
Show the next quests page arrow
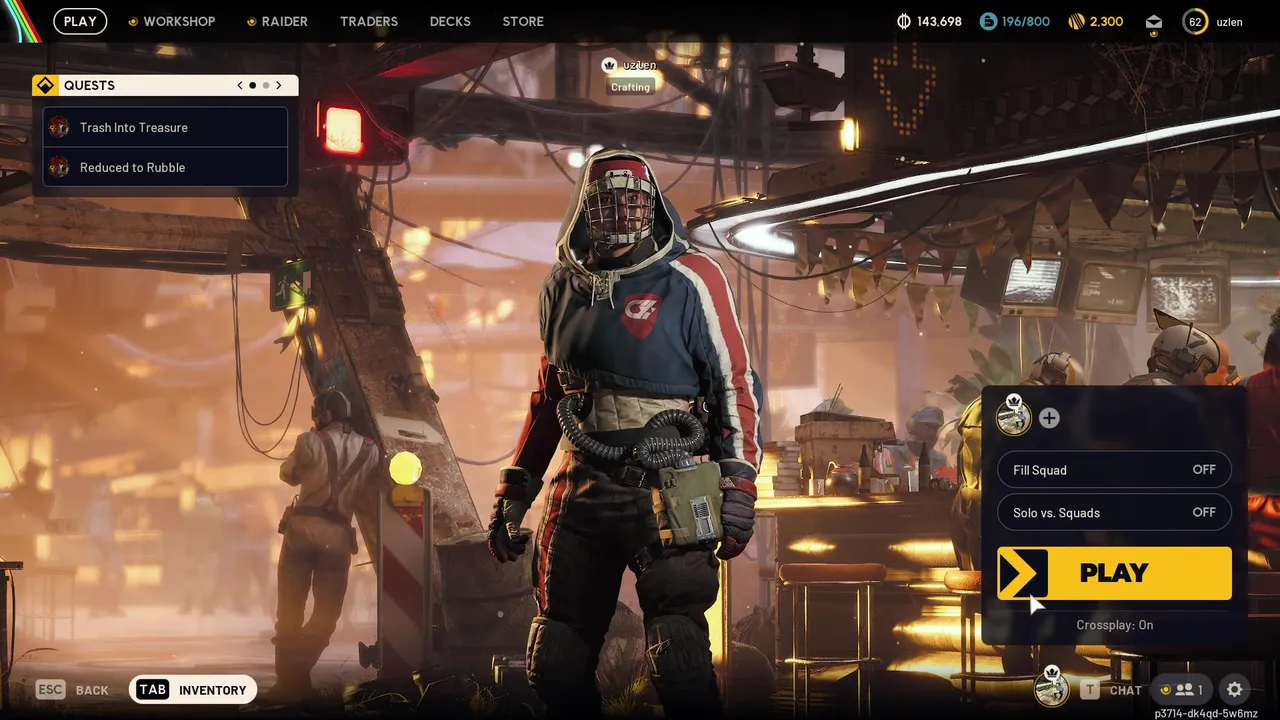pyautogui.click(x=279, y=86)
